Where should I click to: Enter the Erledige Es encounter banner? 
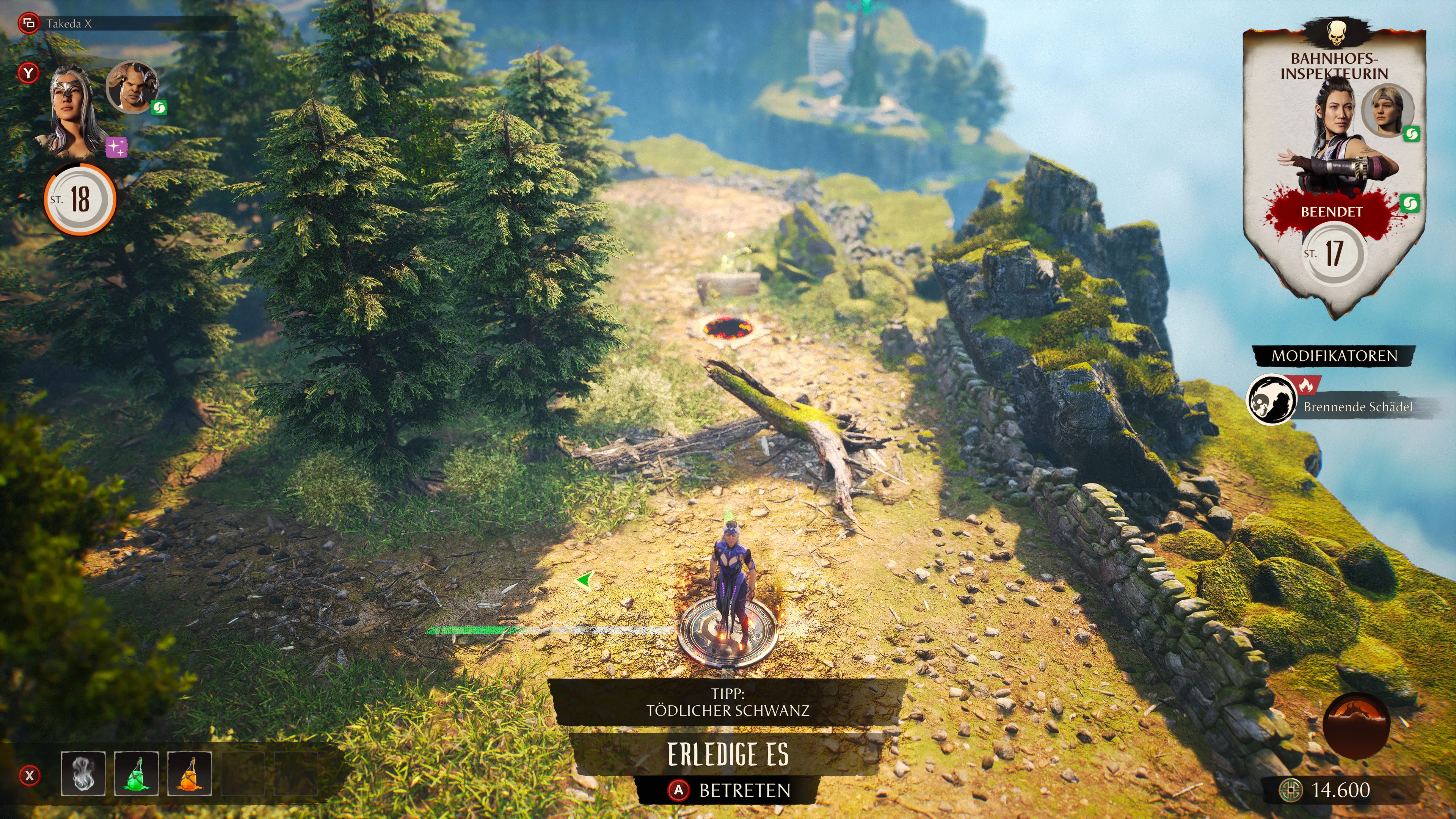[x=728, y=754]
